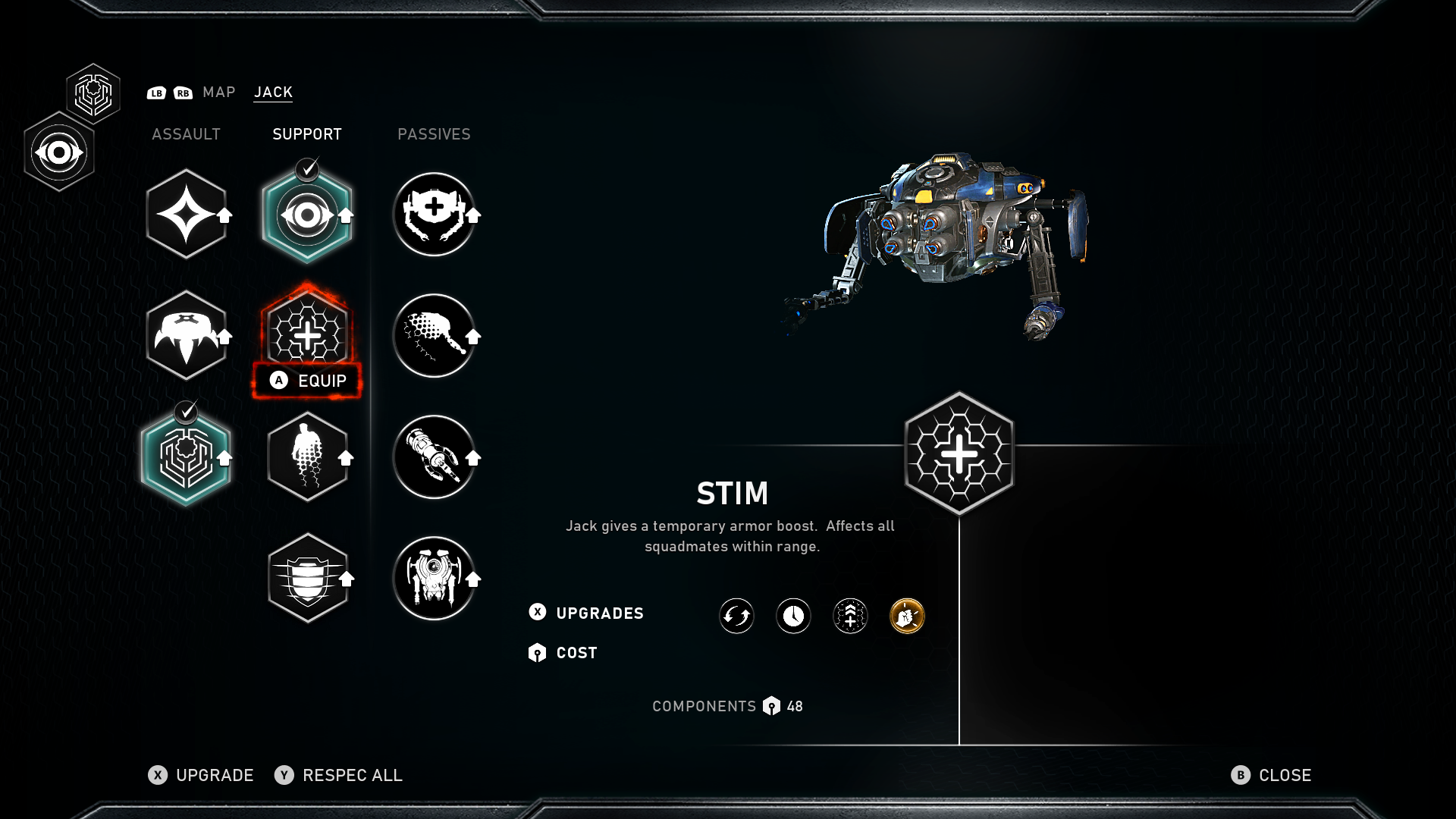
Task: Toggle the checkmarked maze ability in Assault column
Action: (187, 456)
